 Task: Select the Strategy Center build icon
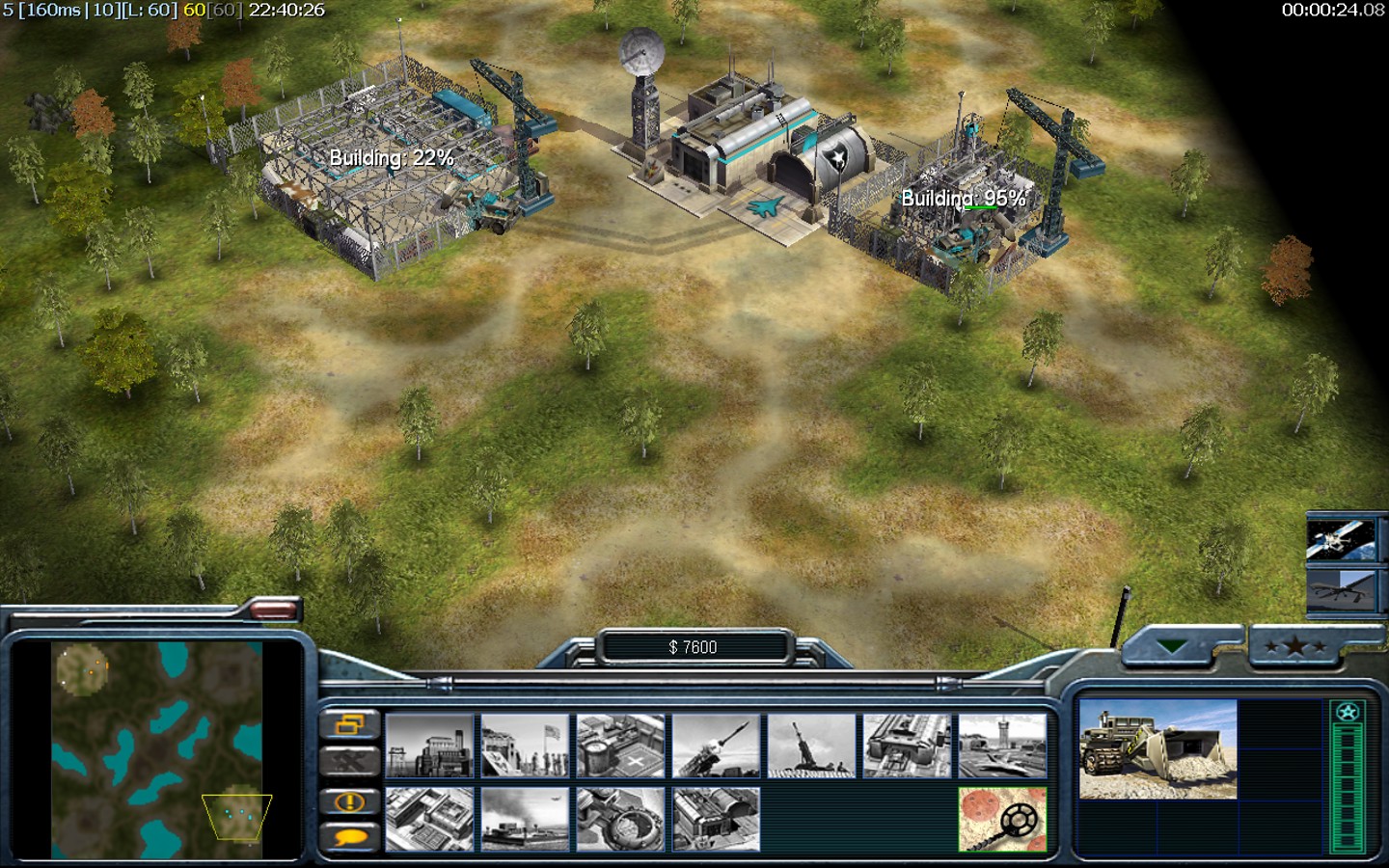(x=429, y=819)
